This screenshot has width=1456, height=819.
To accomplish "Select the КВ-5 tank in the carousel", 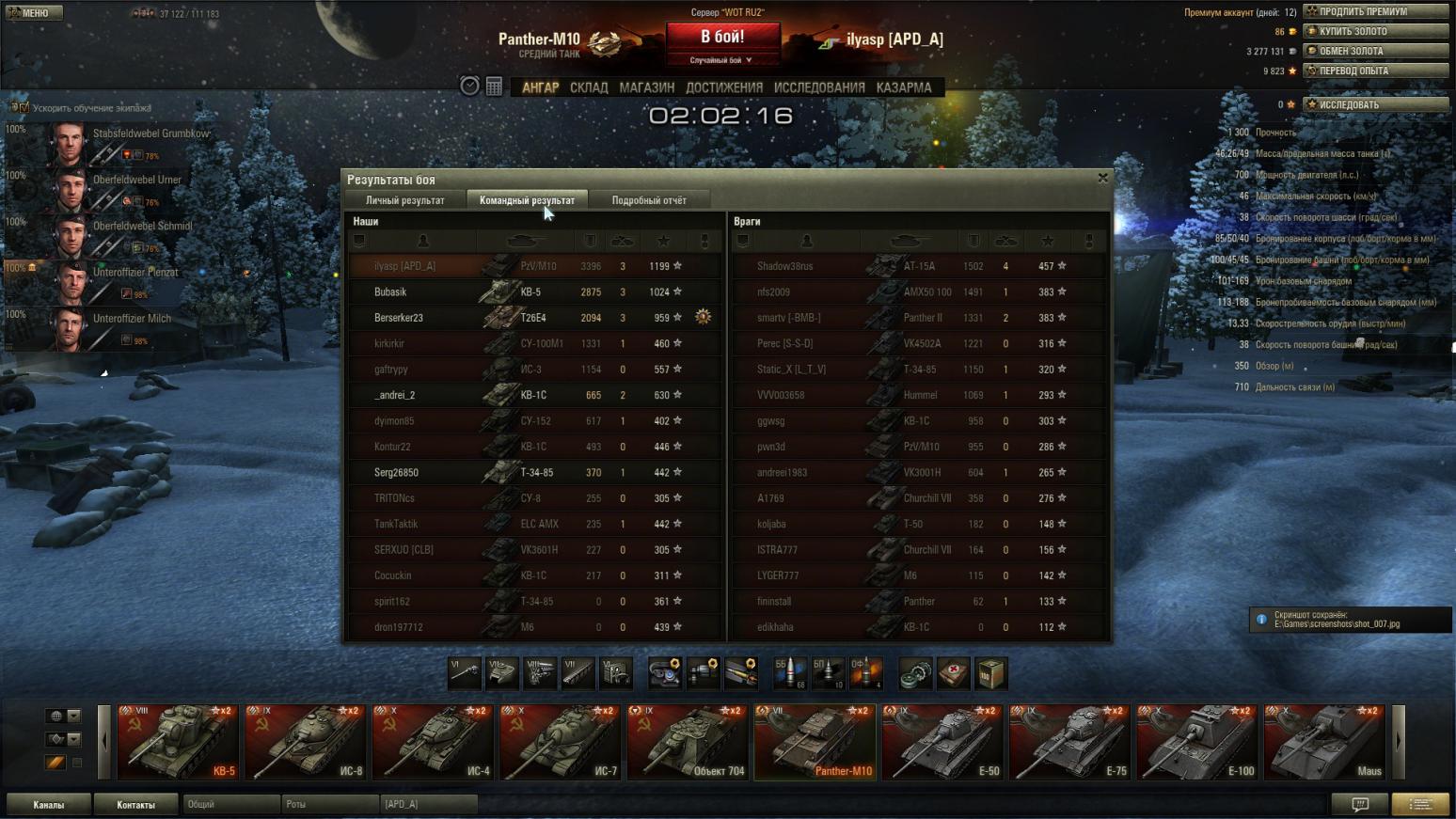I will pos(178,742).
